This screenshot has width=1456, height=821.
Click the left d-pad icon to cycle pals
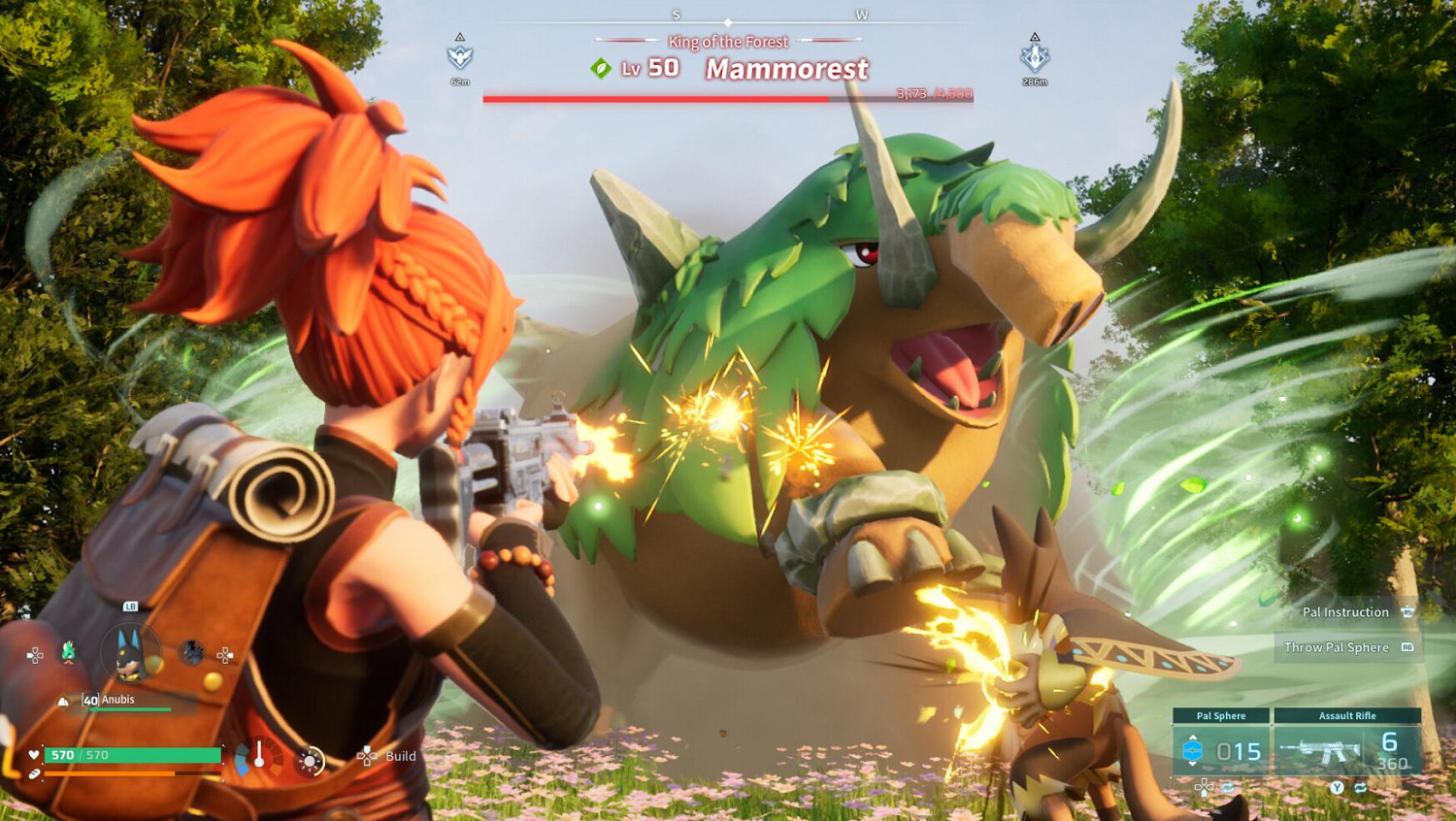tap(35, 655)
